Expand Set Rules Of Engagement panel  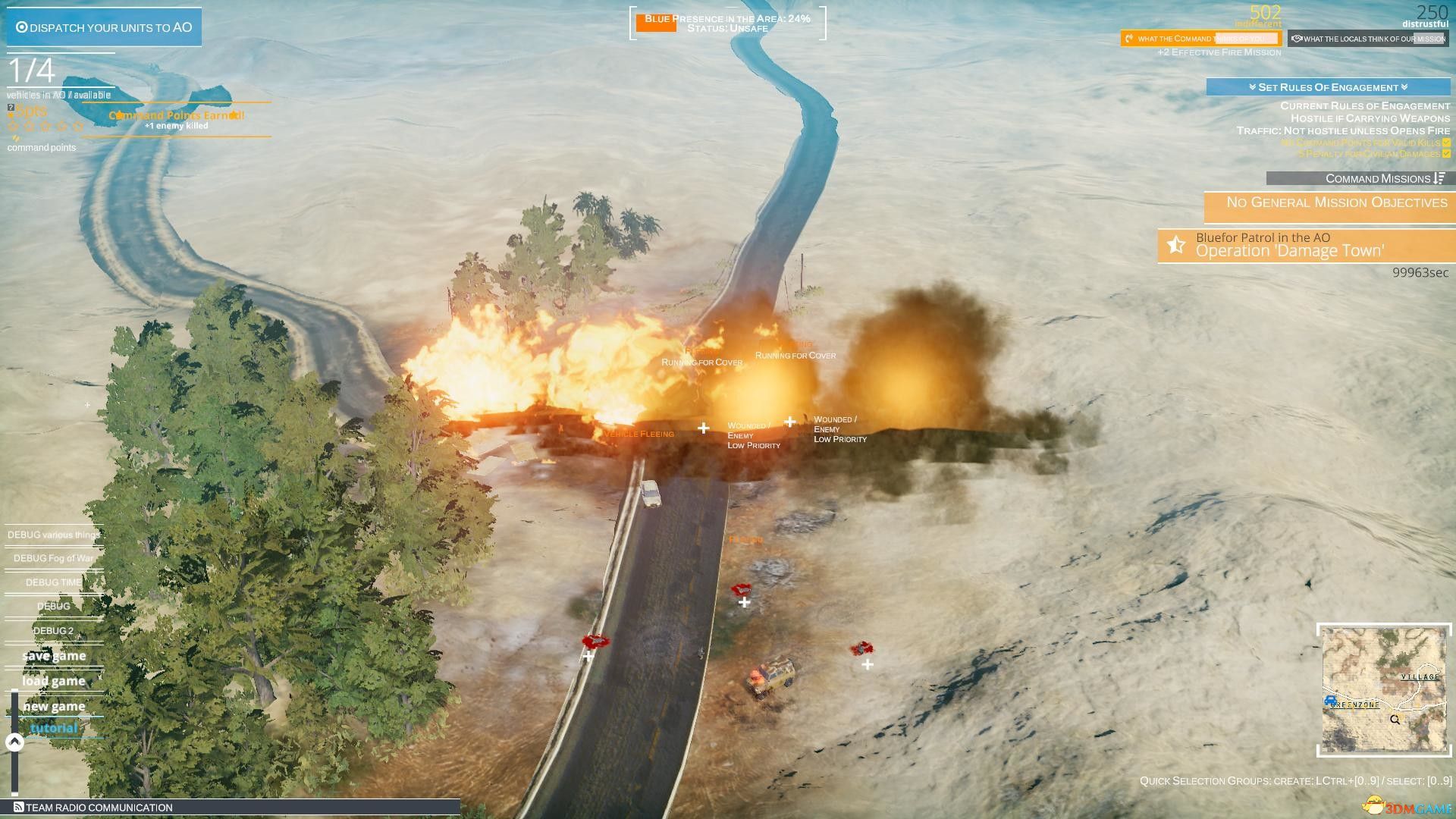(1329, 87)
